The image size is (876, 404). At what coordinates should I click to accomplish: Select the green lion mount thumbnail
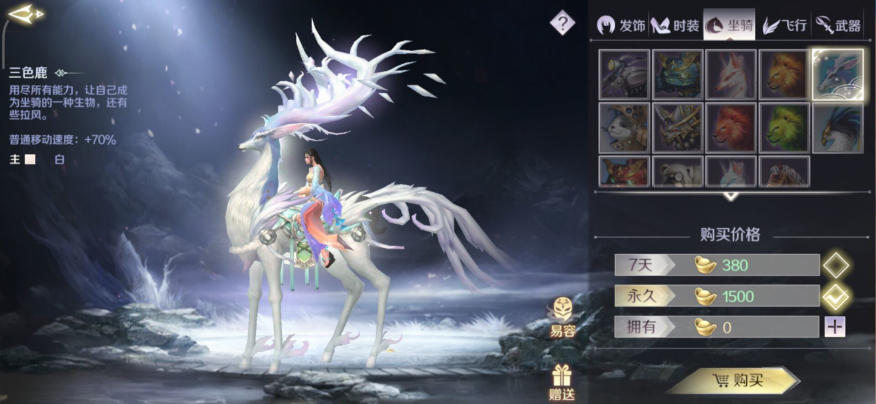point(784,127)
